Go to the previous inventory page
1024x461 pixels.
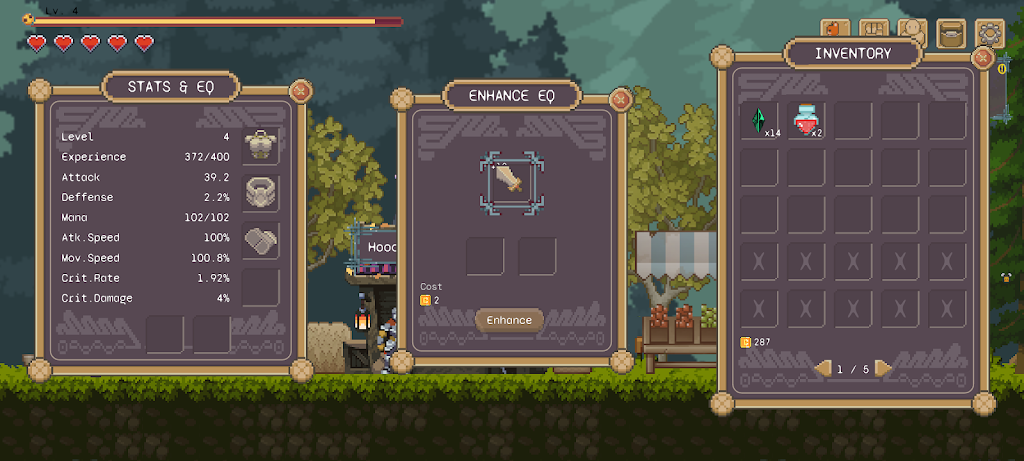tap(822, 369)
